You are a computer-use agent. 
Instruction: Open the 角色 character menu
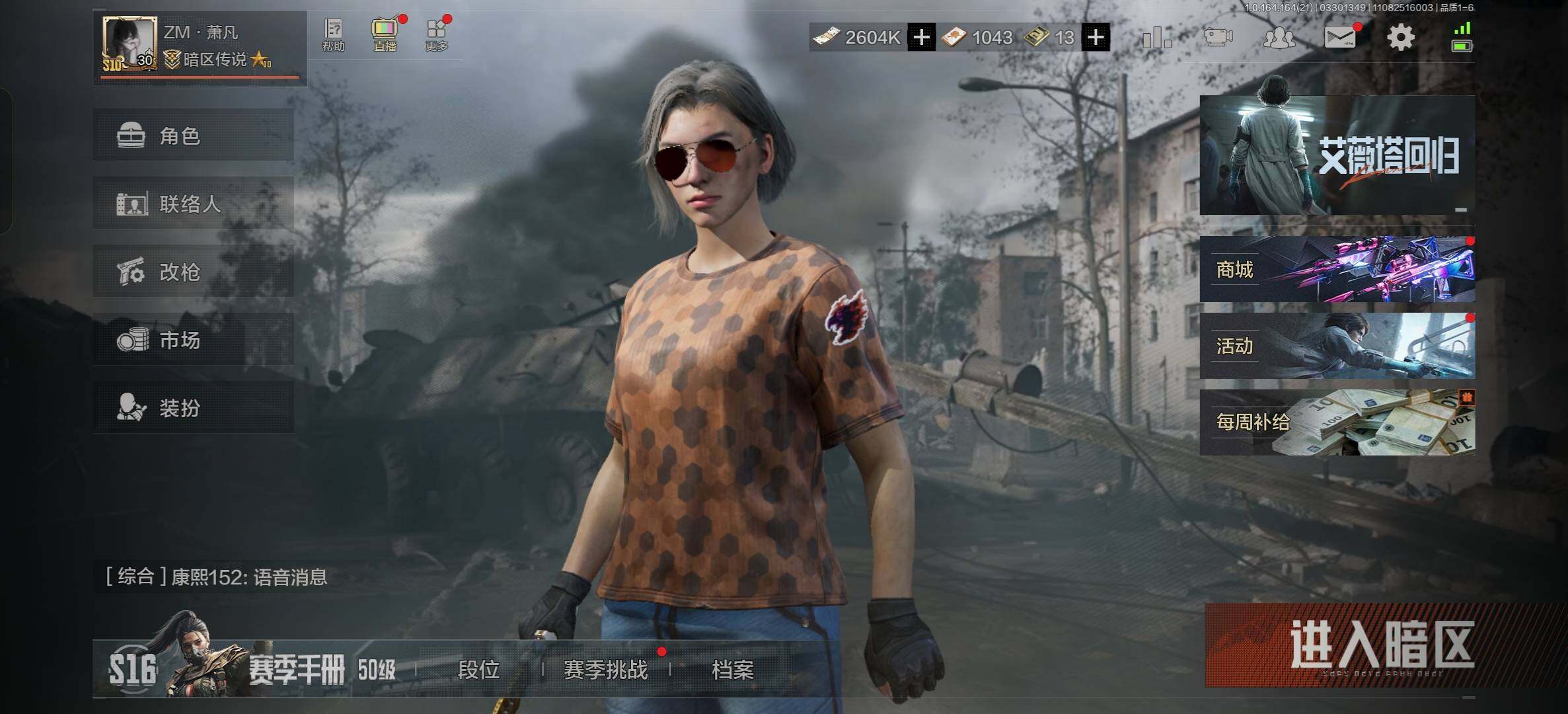tap(193, 136)
